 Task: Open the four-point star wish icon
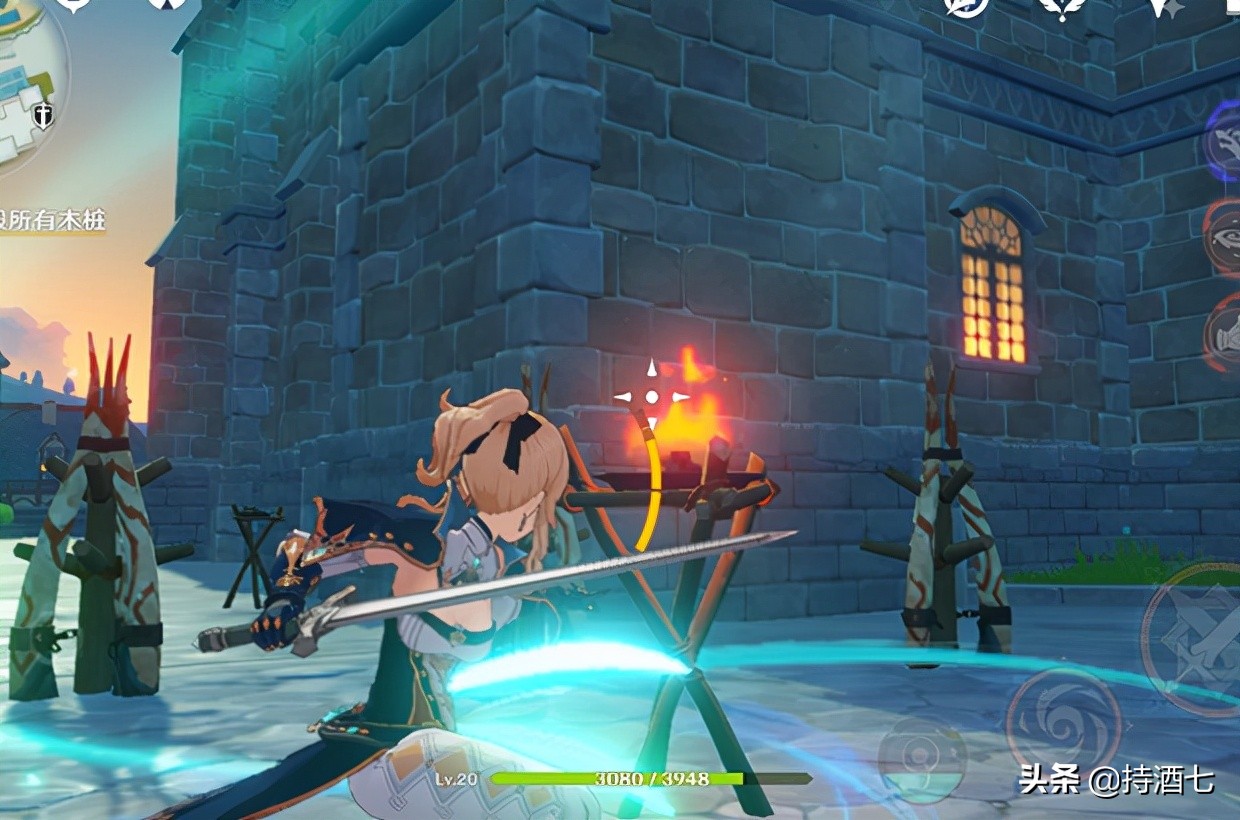tap(1163, 8)
